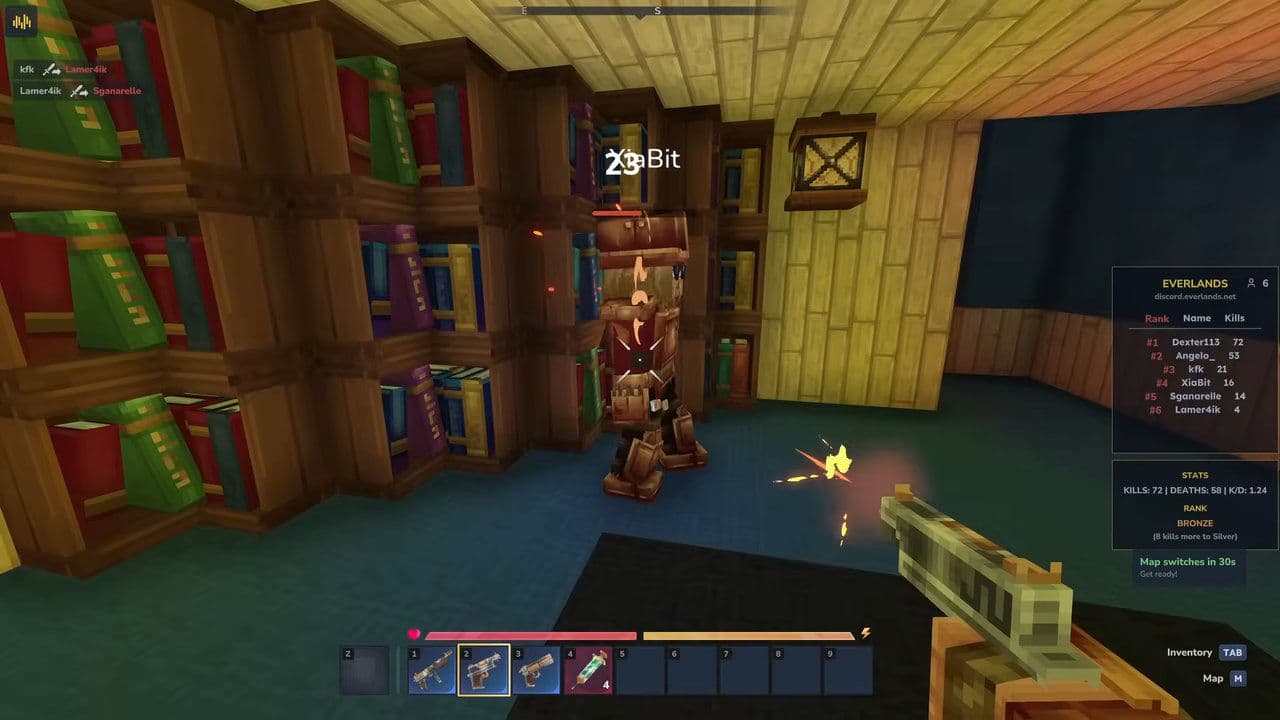Viewport: 1280px width, 720px height.
Task: Open the map using the M button
Action: [x=1236, y=678]
